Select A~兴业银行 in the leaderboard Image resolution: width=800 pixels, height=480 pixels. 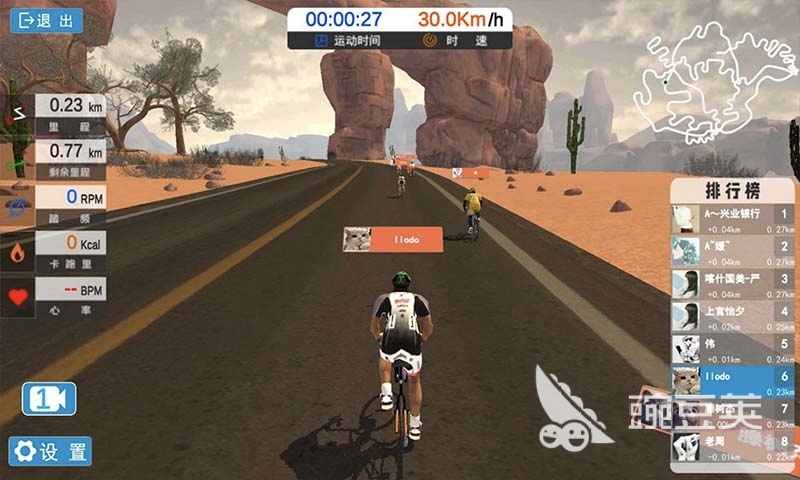click(734, 219)
